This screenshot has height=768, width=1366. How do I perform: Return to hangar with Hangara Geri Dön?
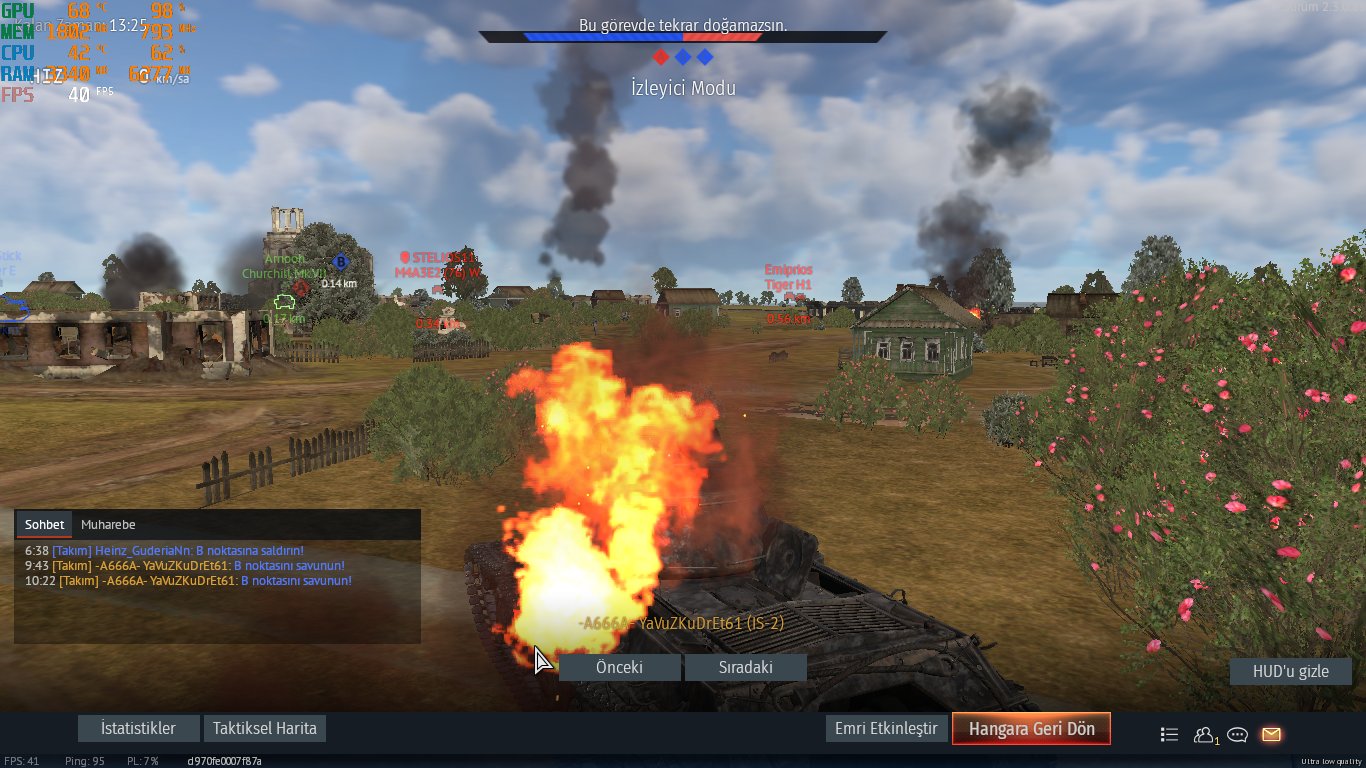tap(1031, 729)
